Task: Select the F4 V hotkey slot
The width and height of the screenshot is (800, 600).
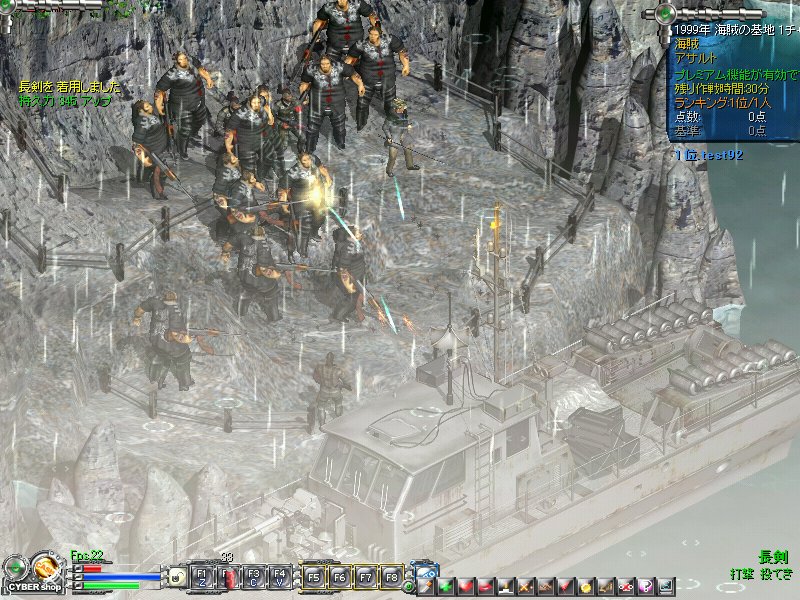Action: (281, 577)
